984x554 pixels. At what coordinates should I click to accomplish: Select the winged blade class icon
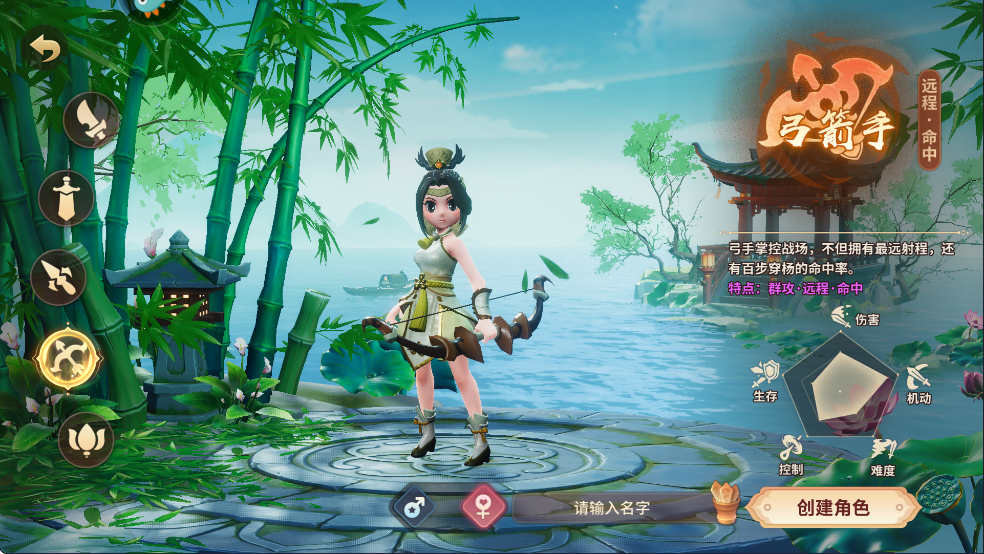pyautogui.click(x=91, y=120)
